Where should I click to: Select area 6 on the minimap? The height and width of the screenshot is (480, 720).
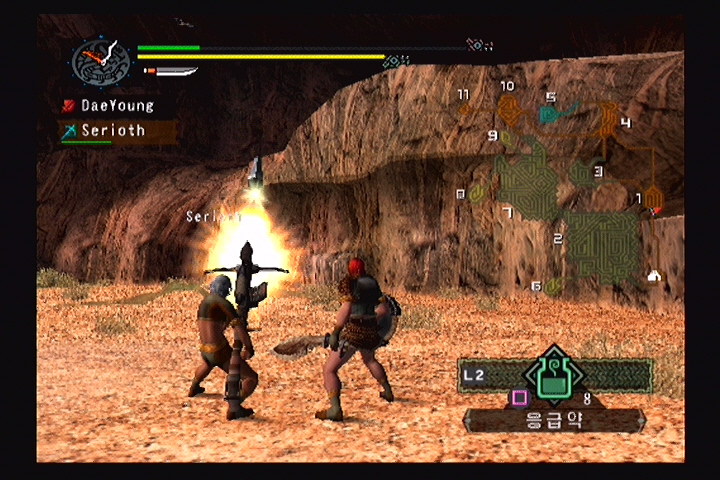coord(552,286)
